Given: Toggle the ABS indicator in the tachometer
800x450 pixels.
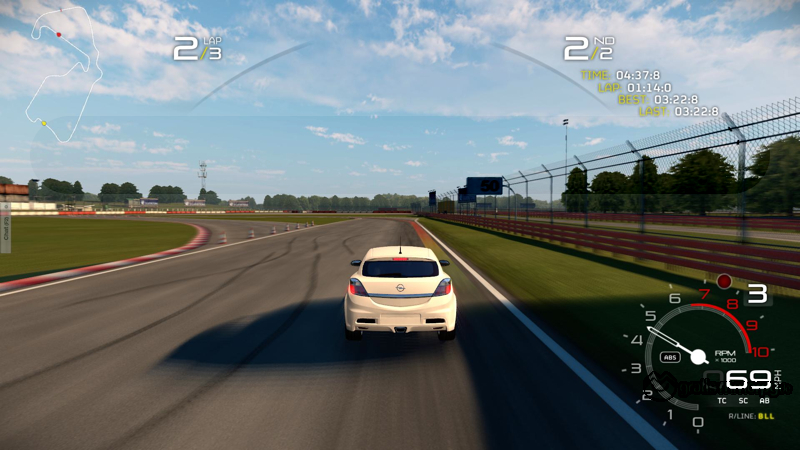Looking at the screenshot, I should point(670,357).
